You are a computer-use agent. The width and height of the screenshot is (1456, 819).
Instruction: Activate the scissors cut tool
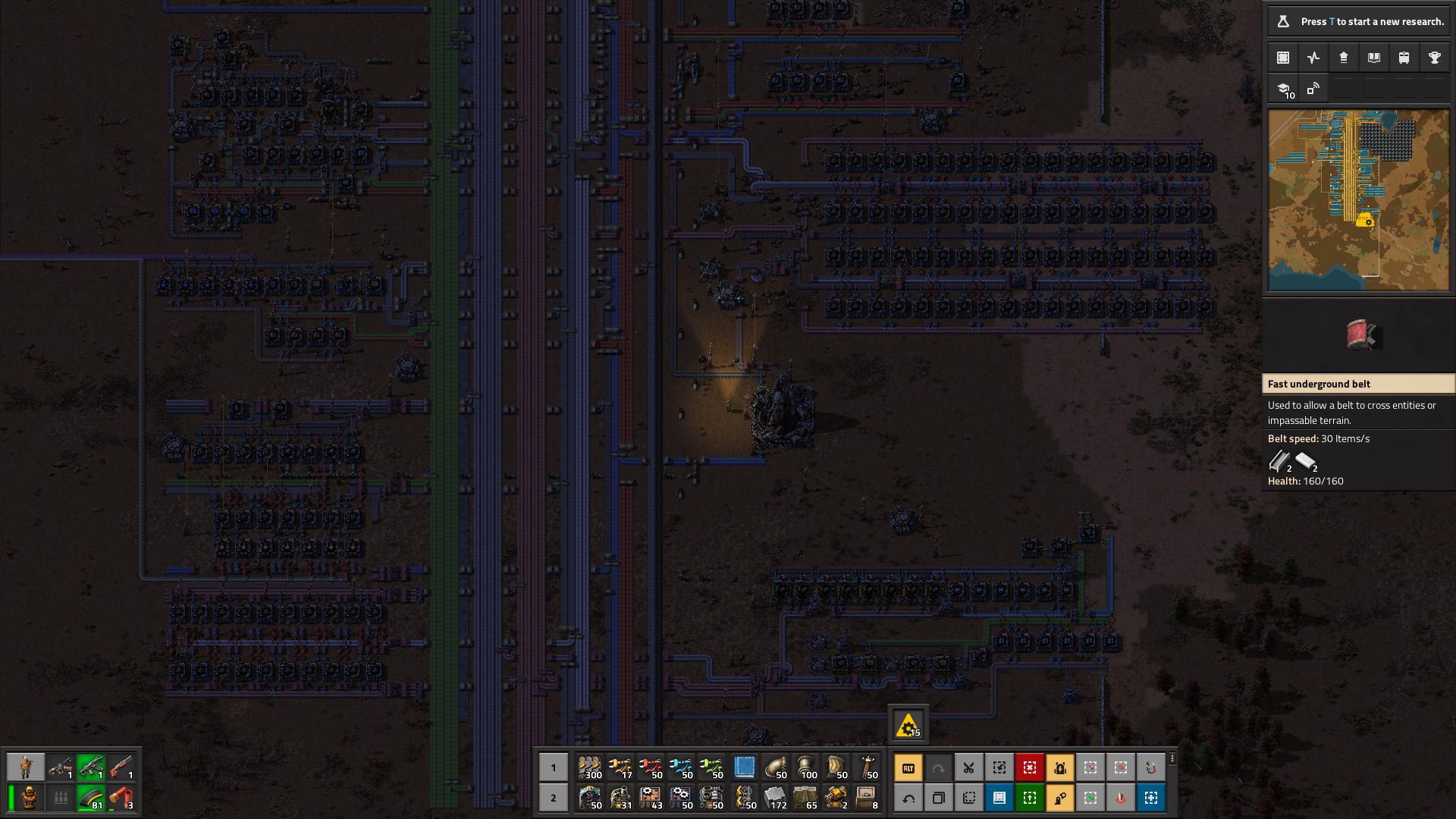pos(968,767)
